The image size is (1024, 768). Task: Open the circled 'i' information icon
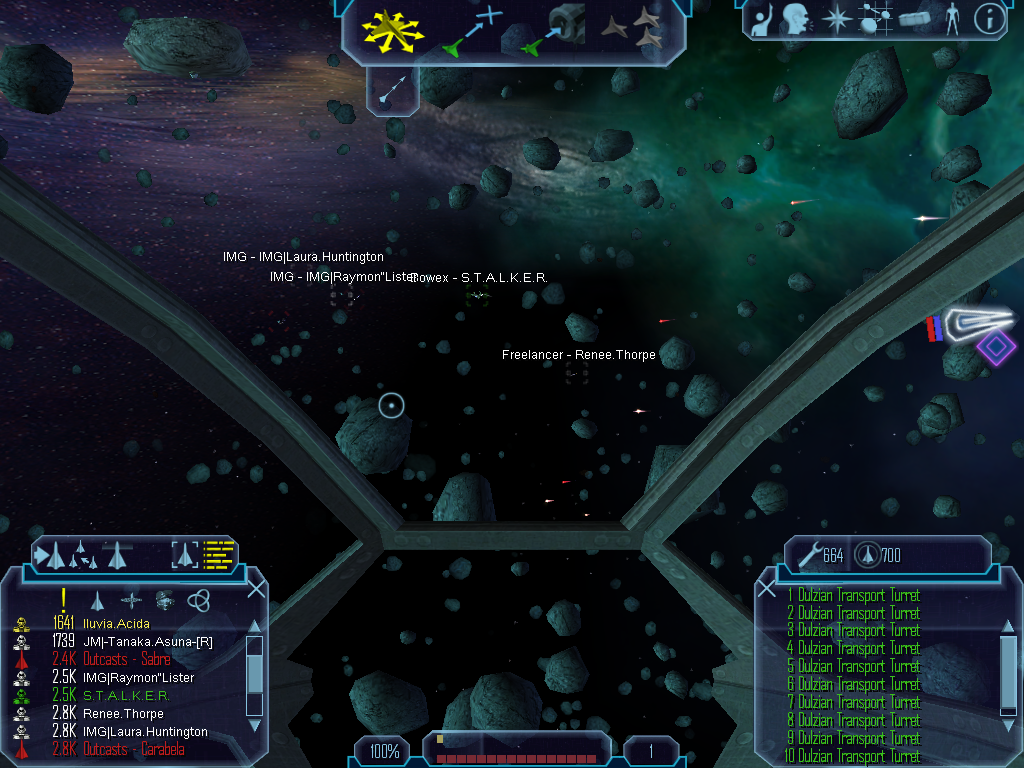[x=988, y=19]
